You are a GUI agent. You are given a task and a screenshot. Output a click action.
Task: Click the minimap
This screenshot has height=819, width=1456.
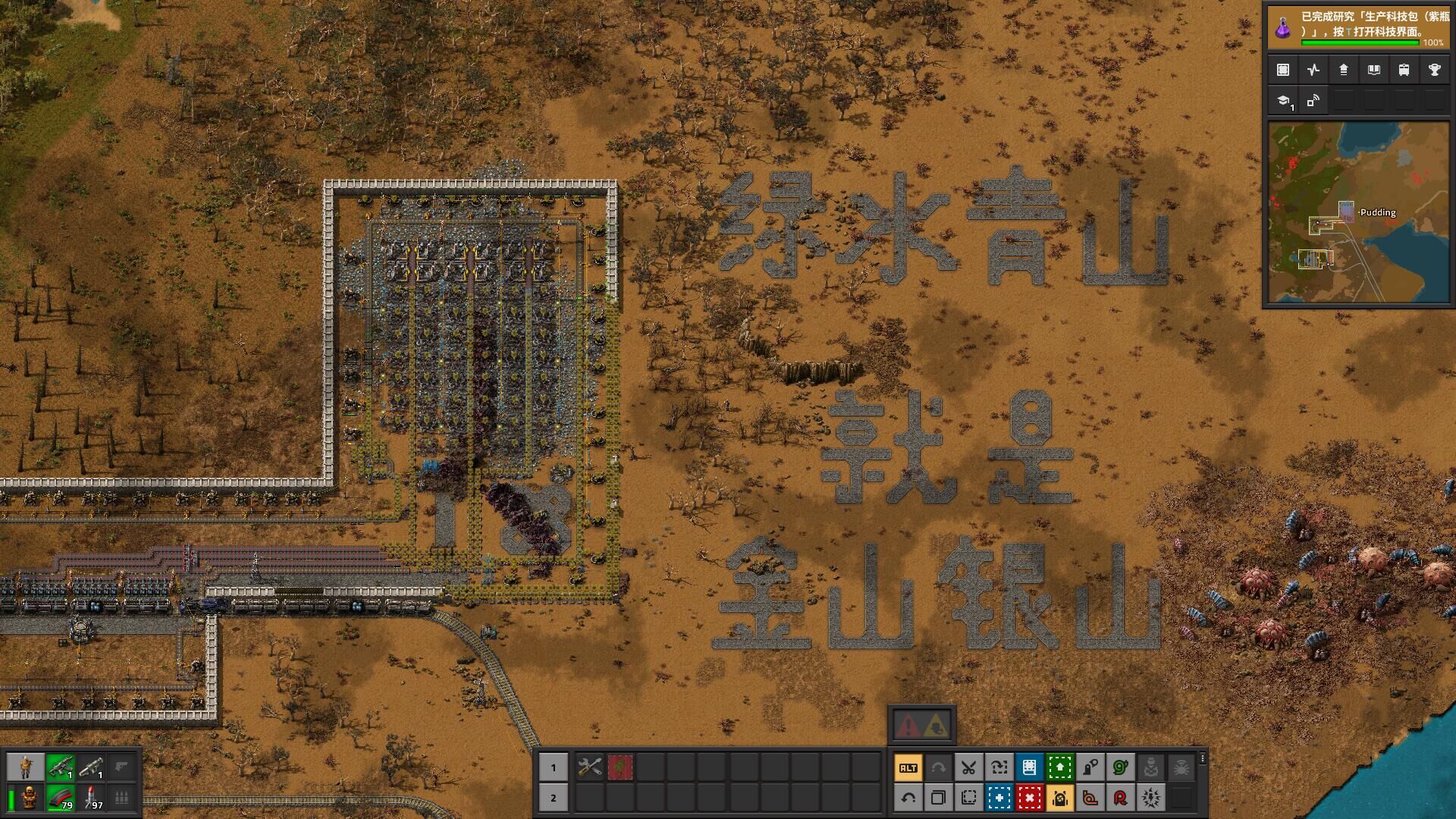pos(1357,213)
